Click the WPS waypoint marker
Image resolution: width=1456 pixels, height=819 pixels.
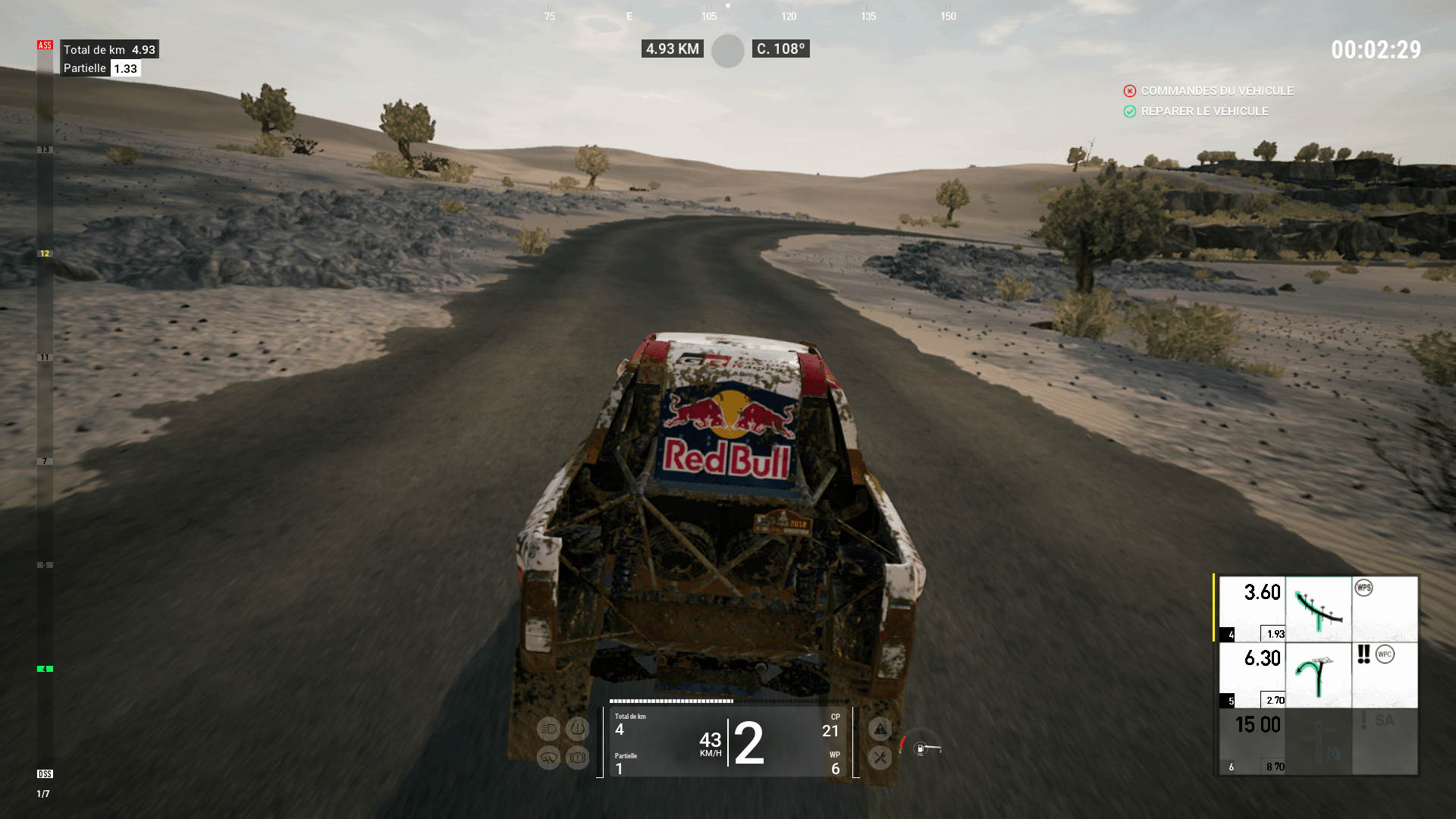tap(1363, 588)
